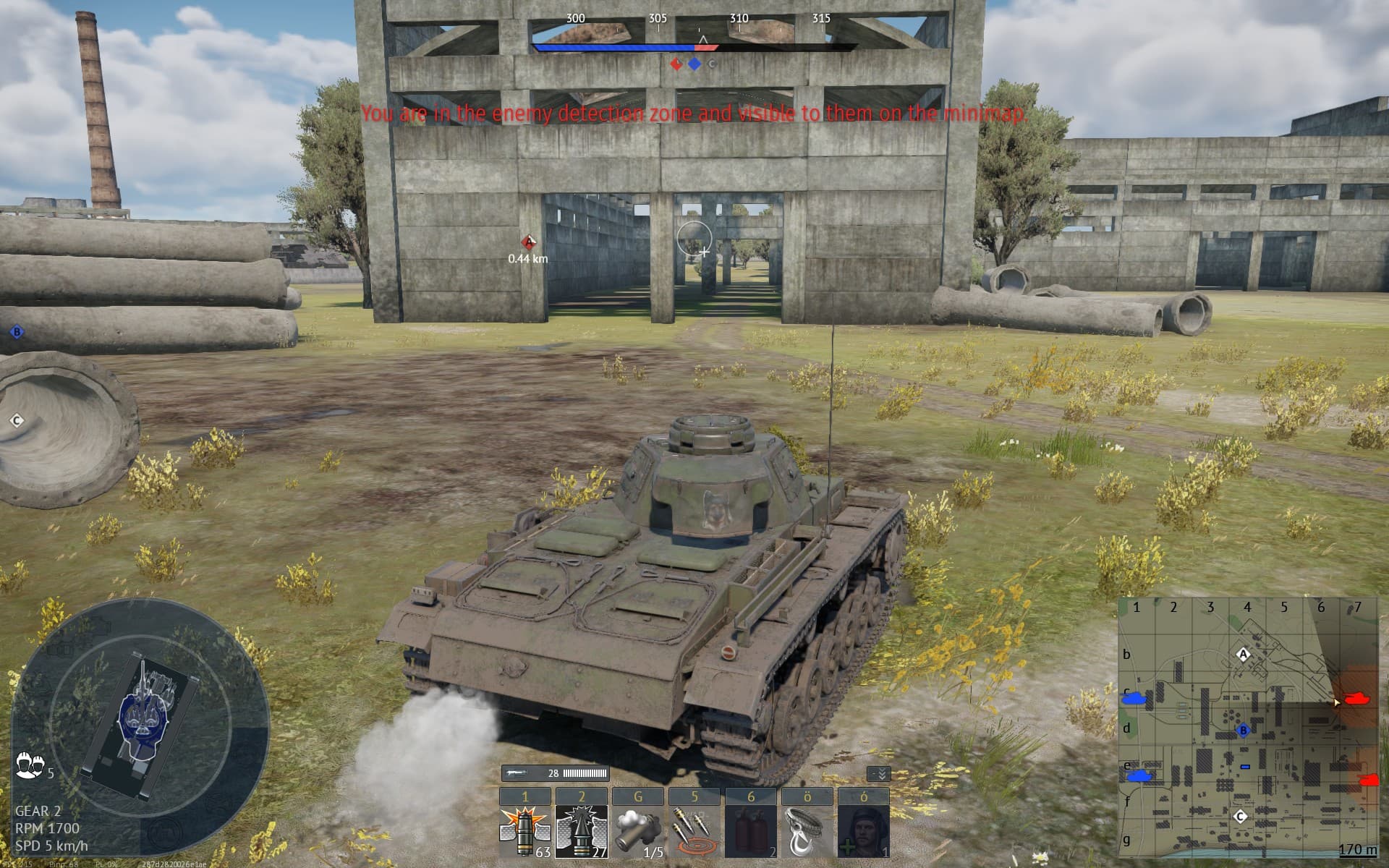Click capture point B marker on the minimap

click(1243, 731)
